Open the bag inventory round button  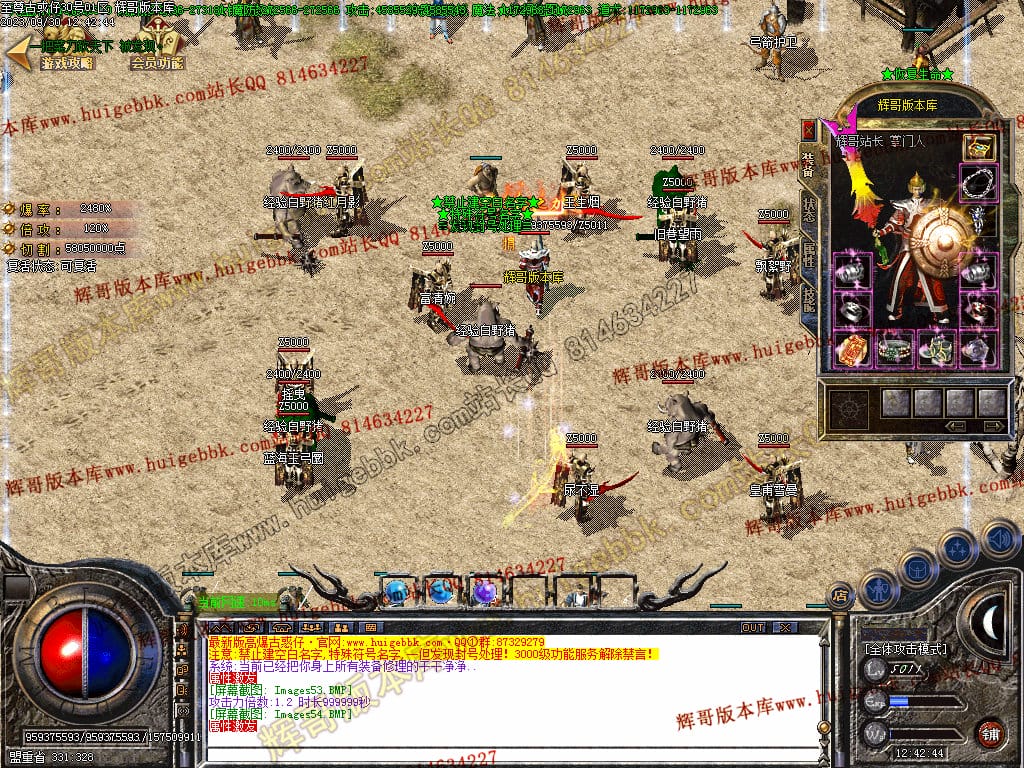pyautogui.click(x=917, y=568)
